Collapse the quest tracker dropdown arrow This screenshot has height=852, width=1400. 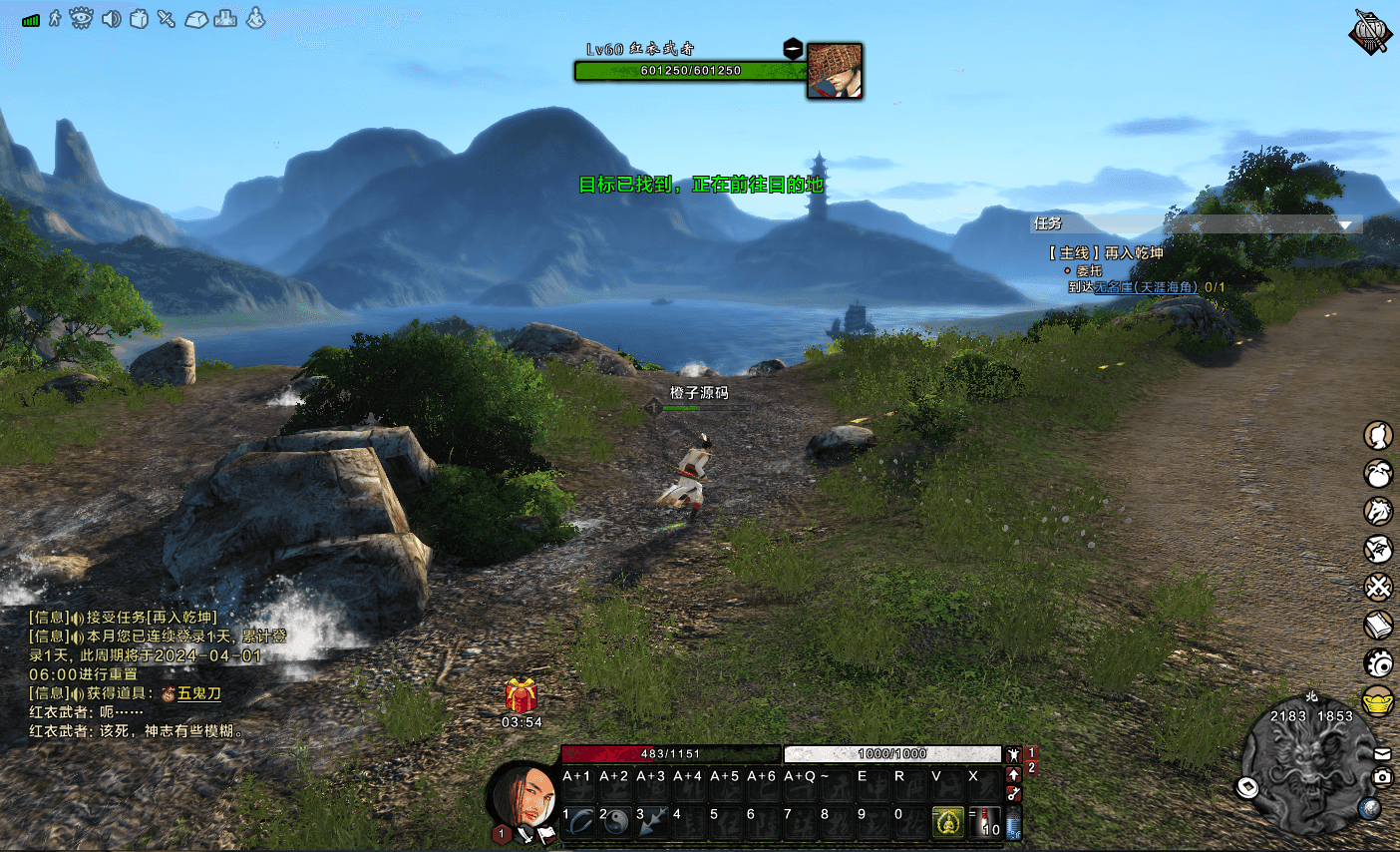click(x=1345, y=224)
